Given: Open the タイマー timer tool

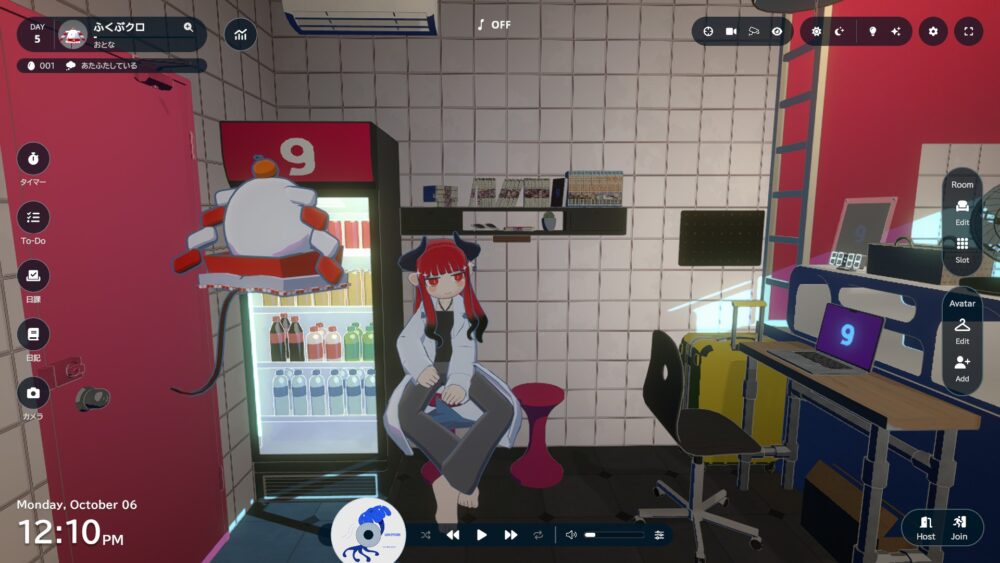Looking at the screenshot, I should click(33, 160).
